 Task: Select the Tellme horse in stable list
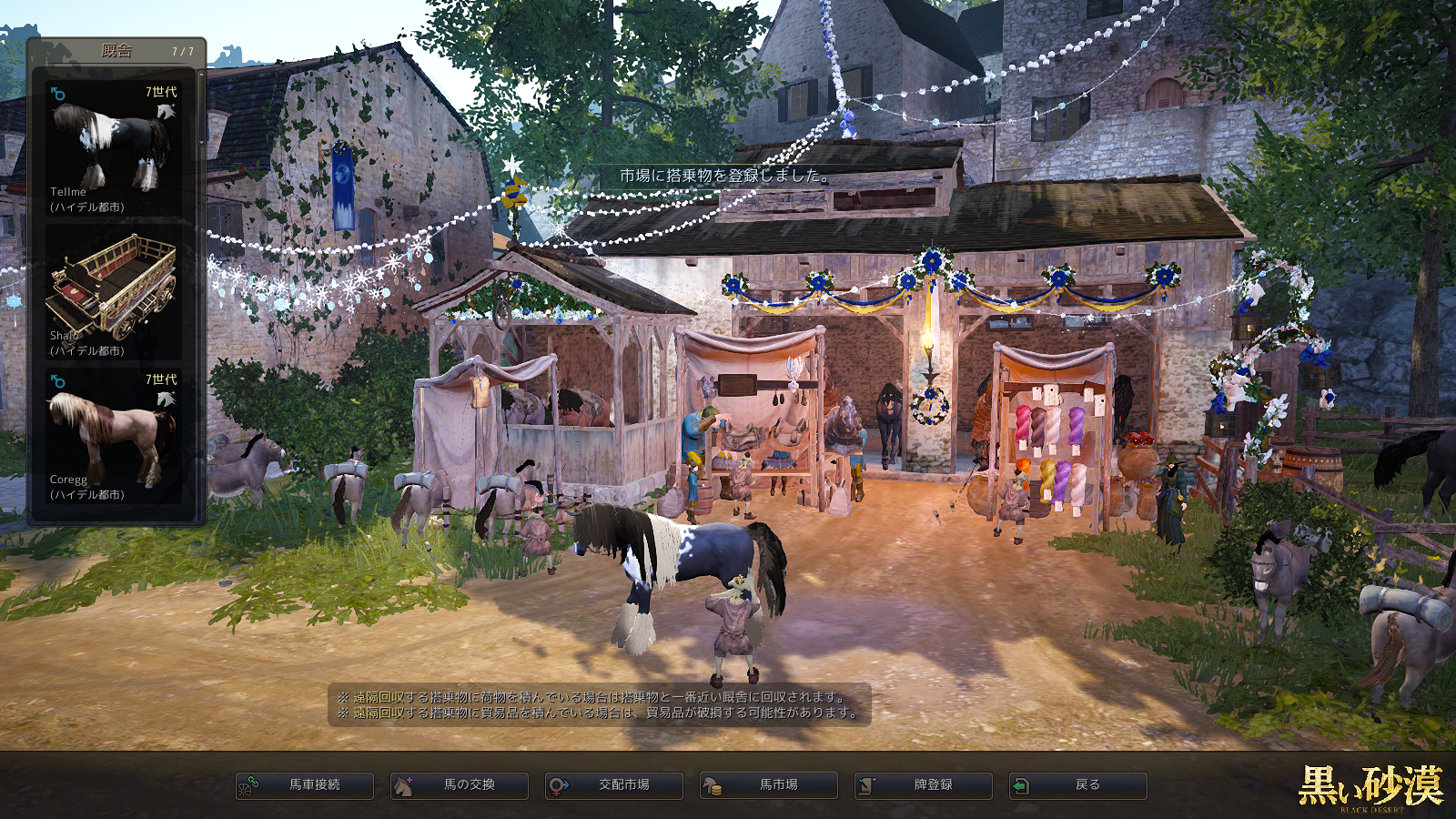click(114, 148)
